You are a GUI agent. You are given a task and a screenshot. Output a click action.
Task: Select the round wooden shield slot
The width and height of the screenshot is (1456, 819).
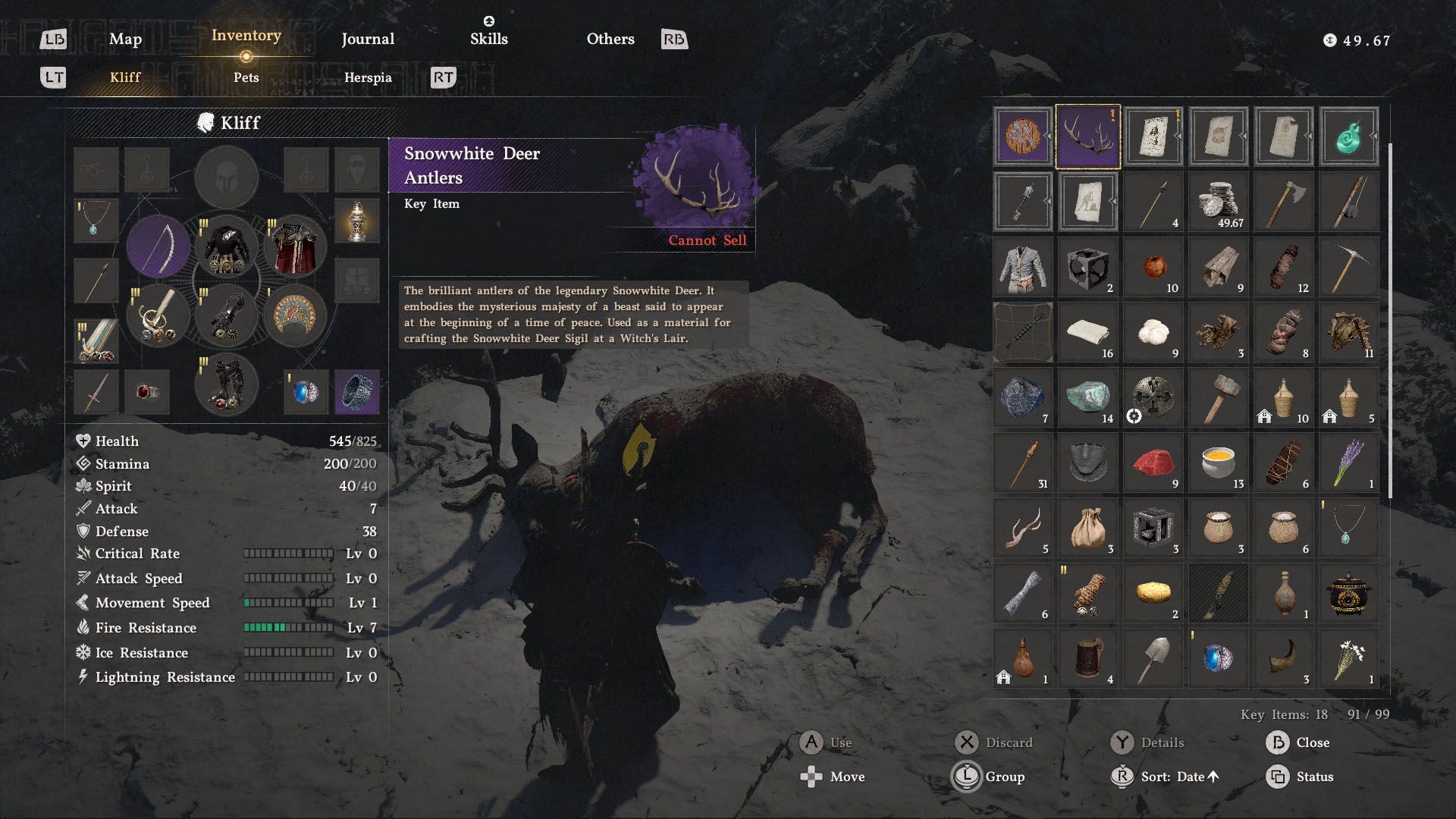point(1023,136)
